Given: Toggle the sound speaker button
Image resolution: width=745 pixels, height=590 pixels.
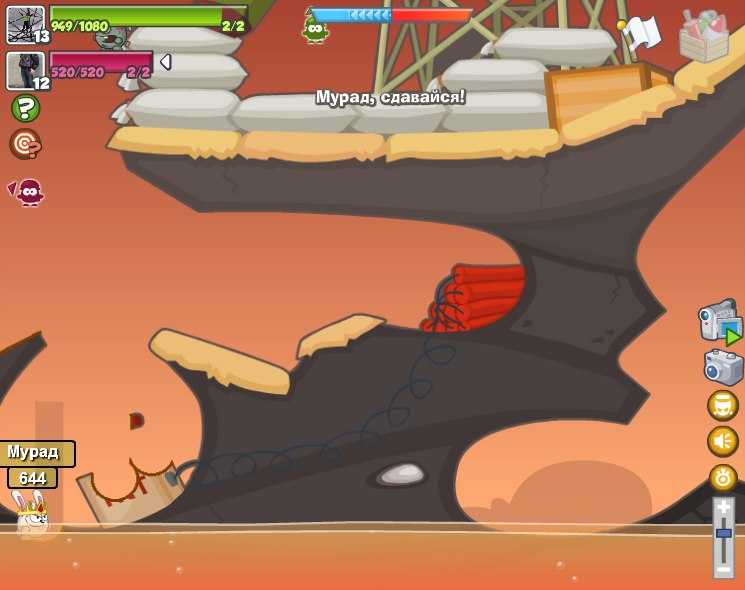Looking at the screenshot, I should 722,441.
